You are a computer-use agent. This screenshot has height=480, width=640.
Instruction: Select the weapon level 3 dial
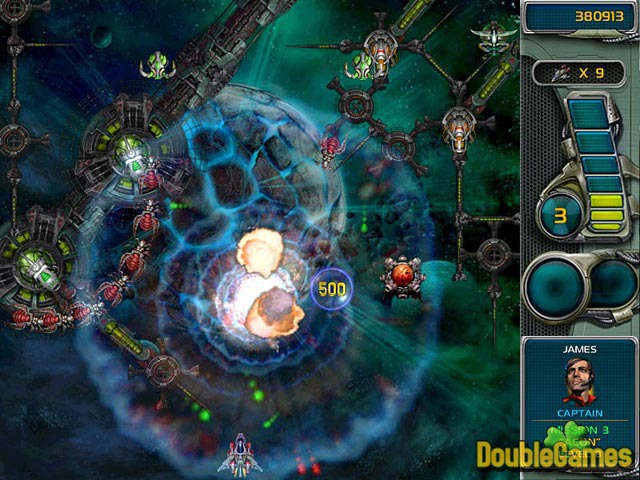pos(561,216)
